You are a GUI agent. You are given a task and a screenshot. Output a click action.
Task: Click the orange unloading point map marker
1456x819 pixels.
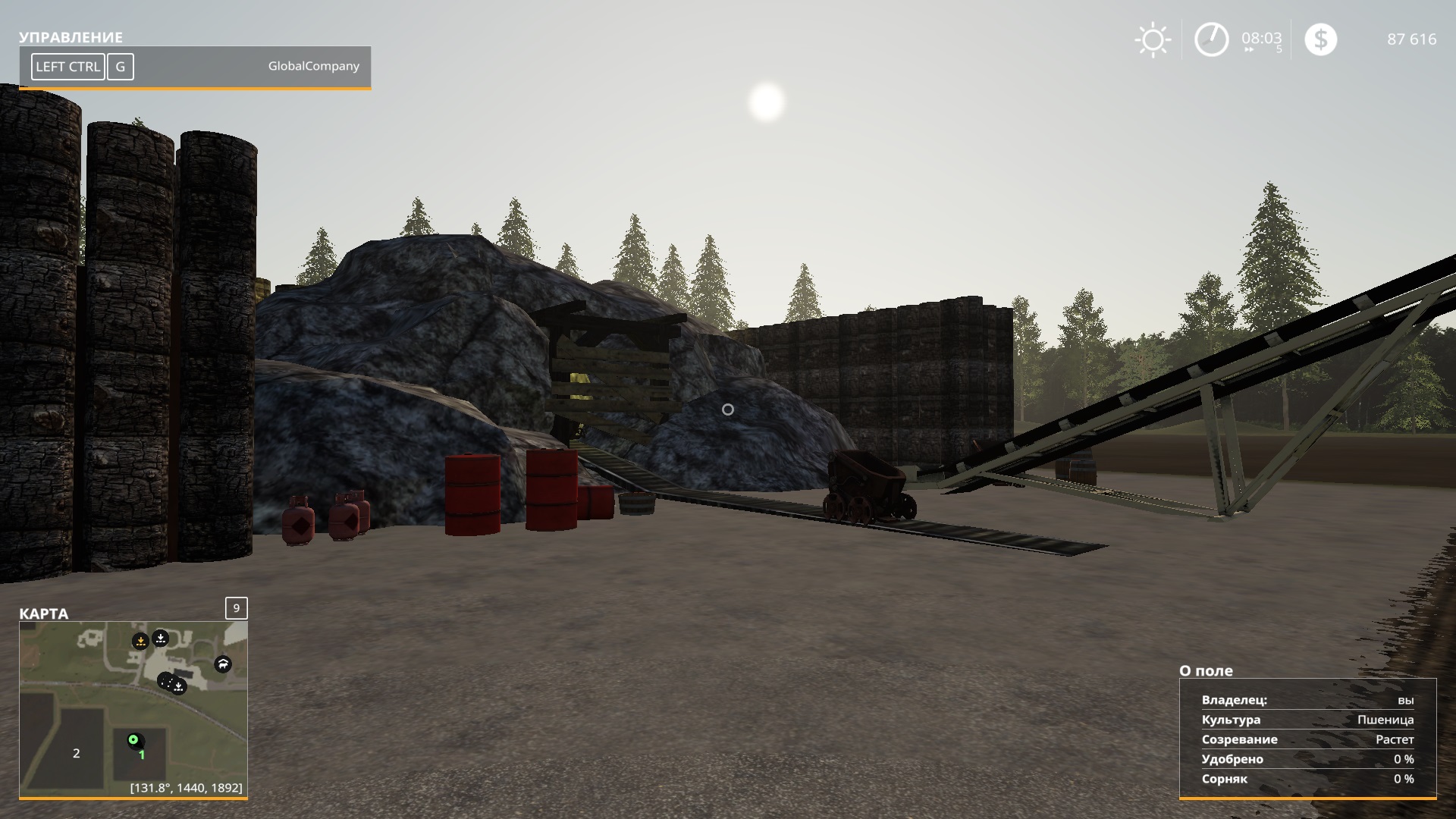coord(140,642)
